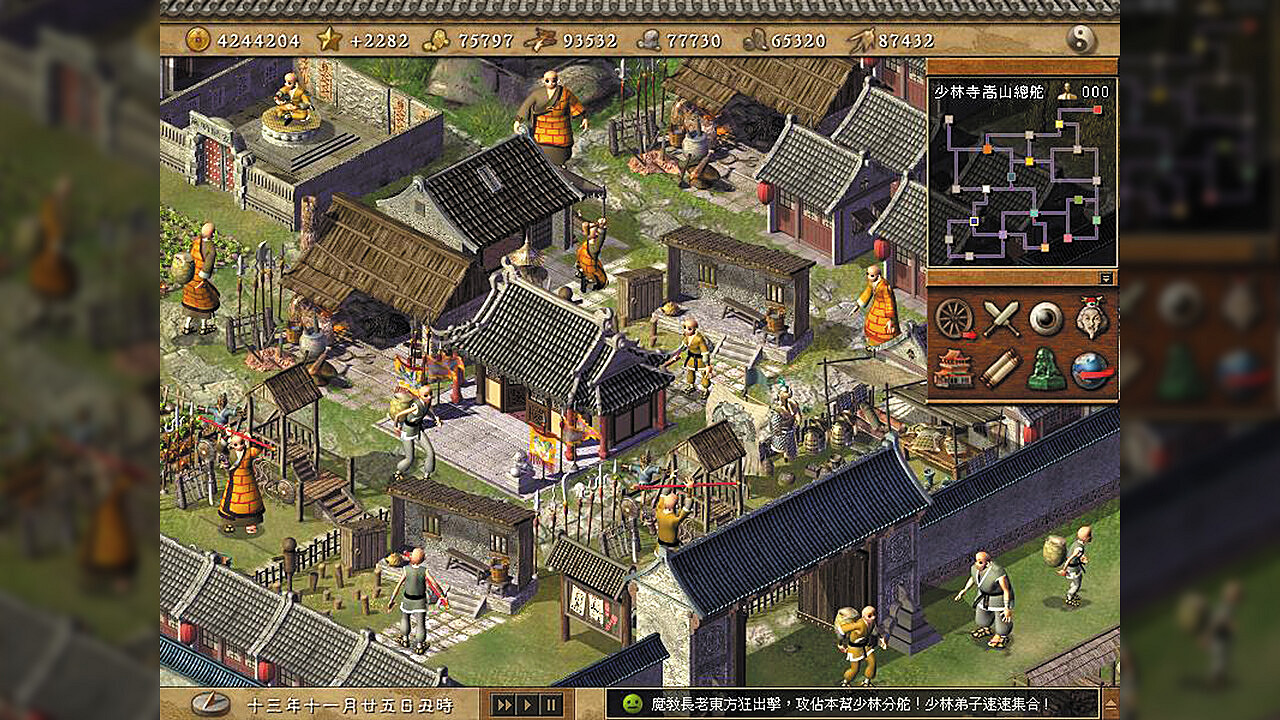Select the opera mask character icon
Screen dimensions: 1280x720
coord(1090,316)
